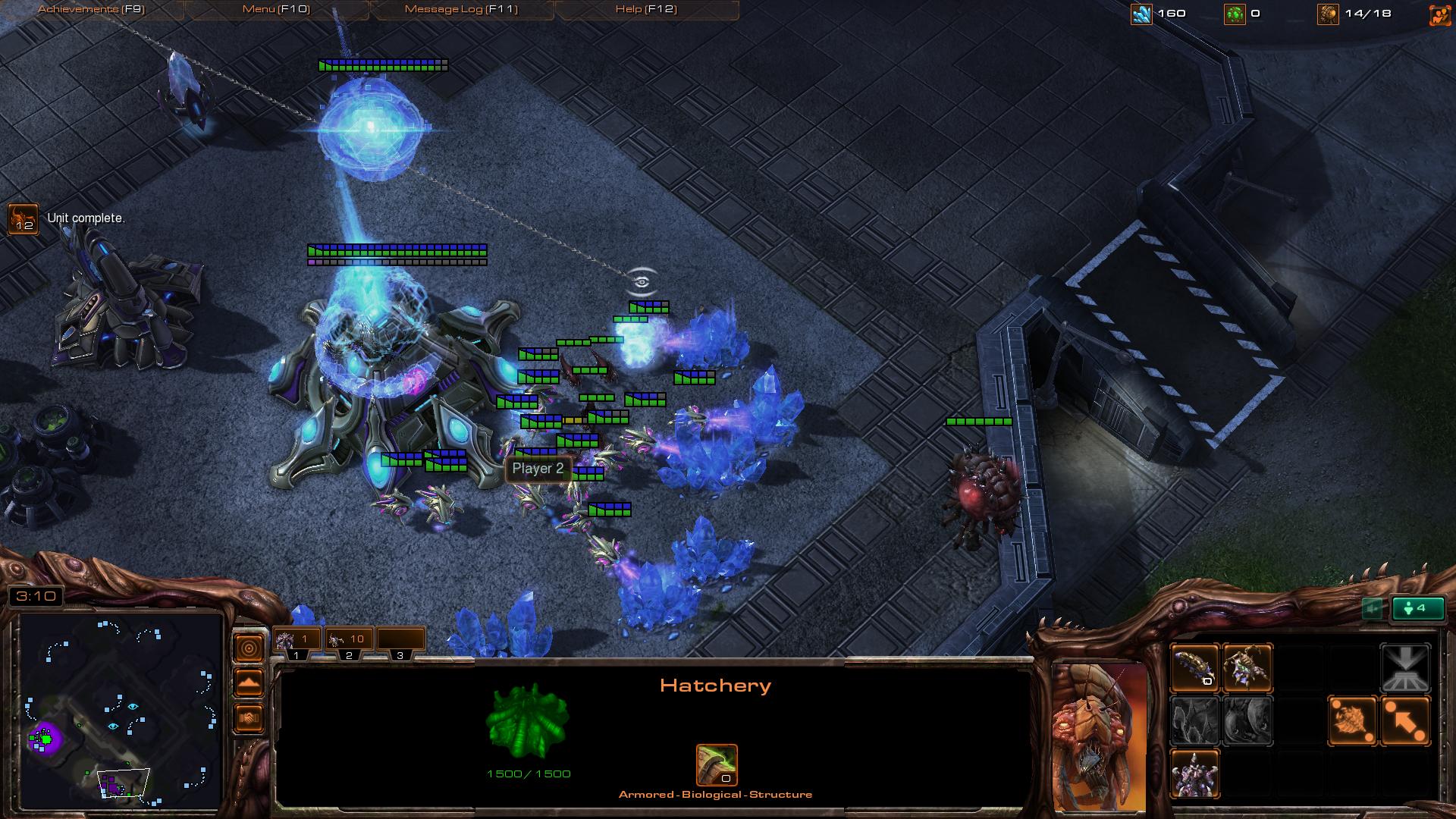Set the worker rally point
This screenshot has width=1456, height=819.
(1352, 720)
